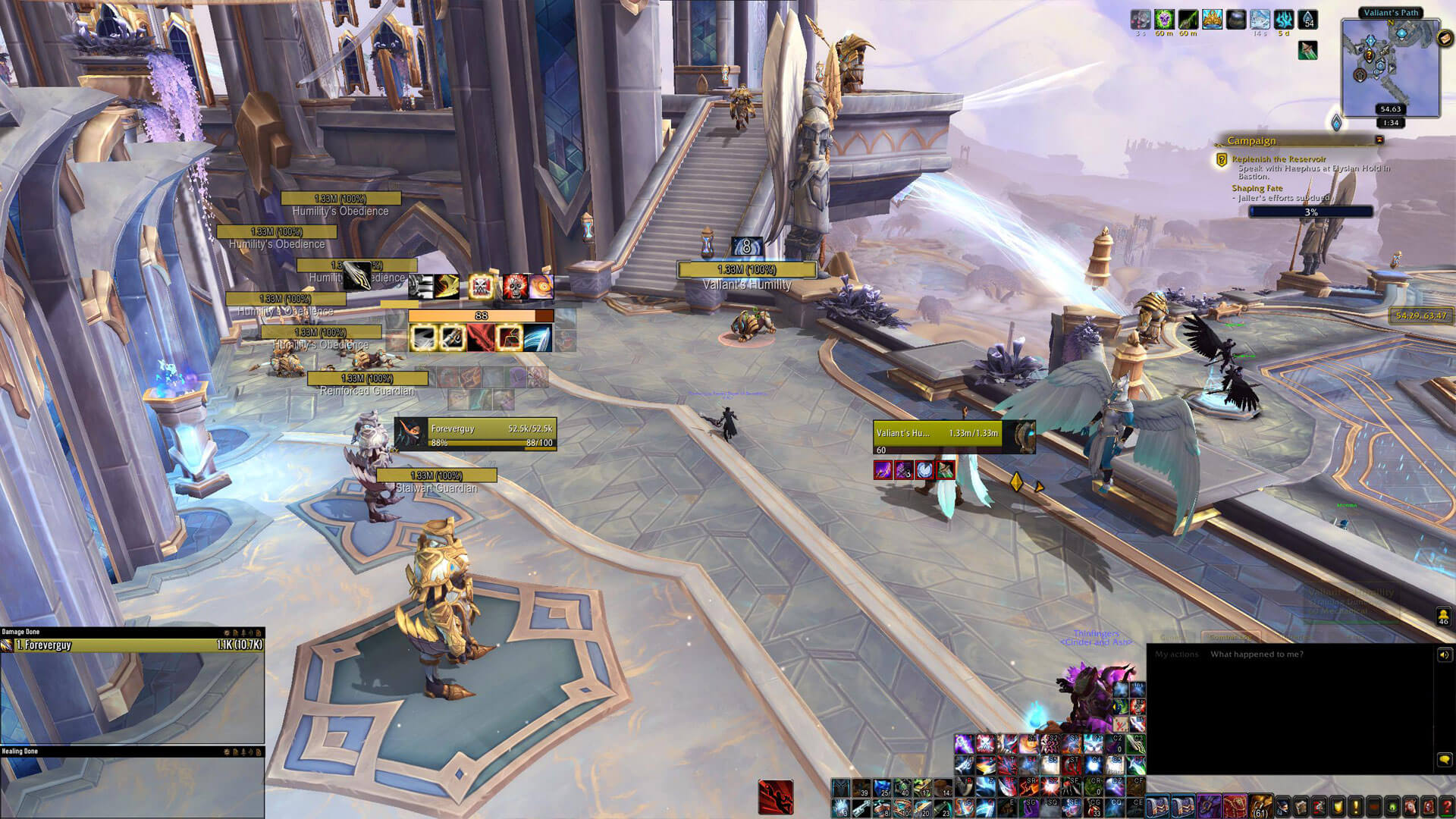
Task: Collapse the Campaign objective tracker
Action: 1379,140
